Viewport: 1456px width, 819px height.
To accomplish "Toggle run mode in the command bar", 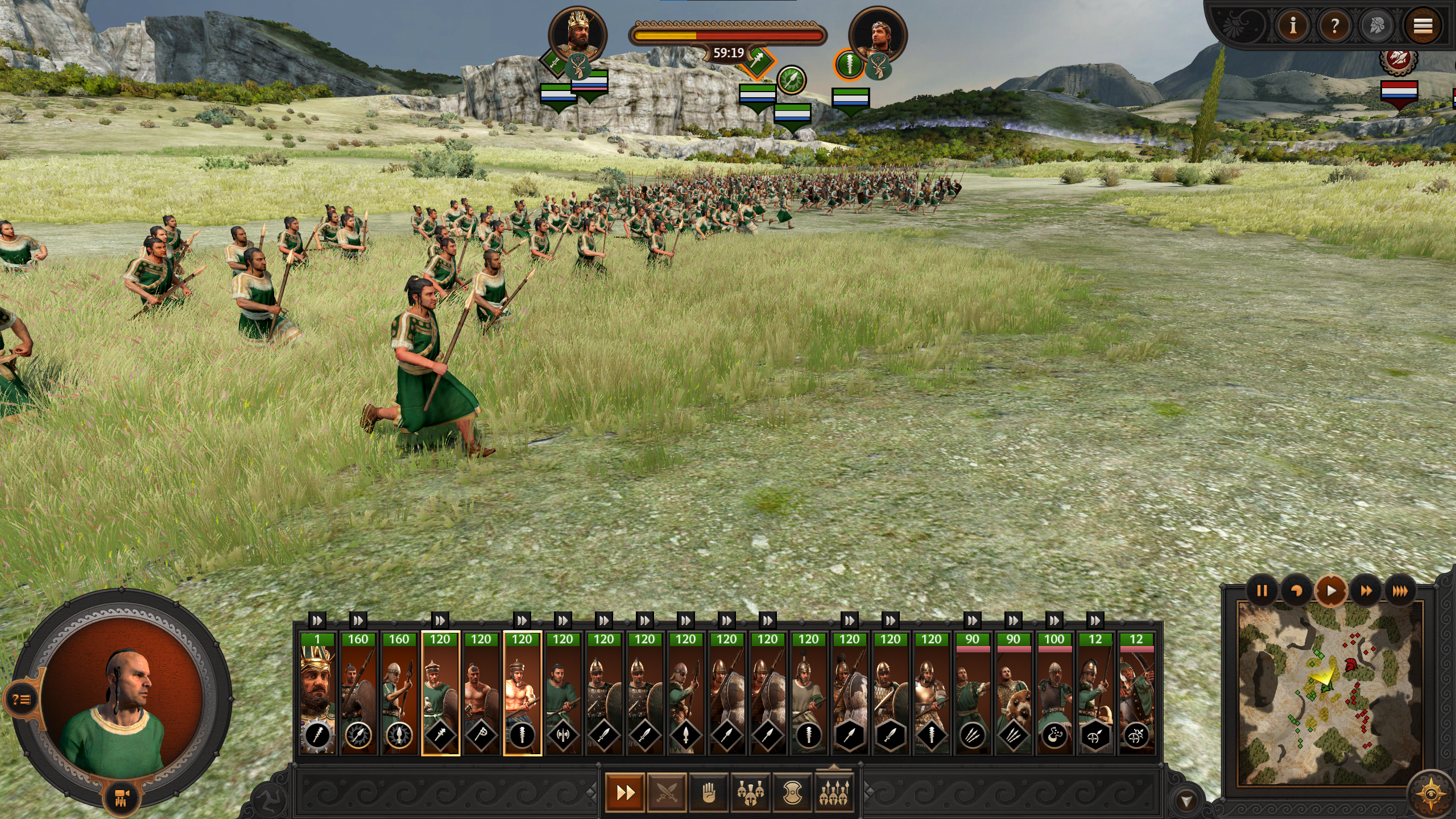I will coord(625,792).
